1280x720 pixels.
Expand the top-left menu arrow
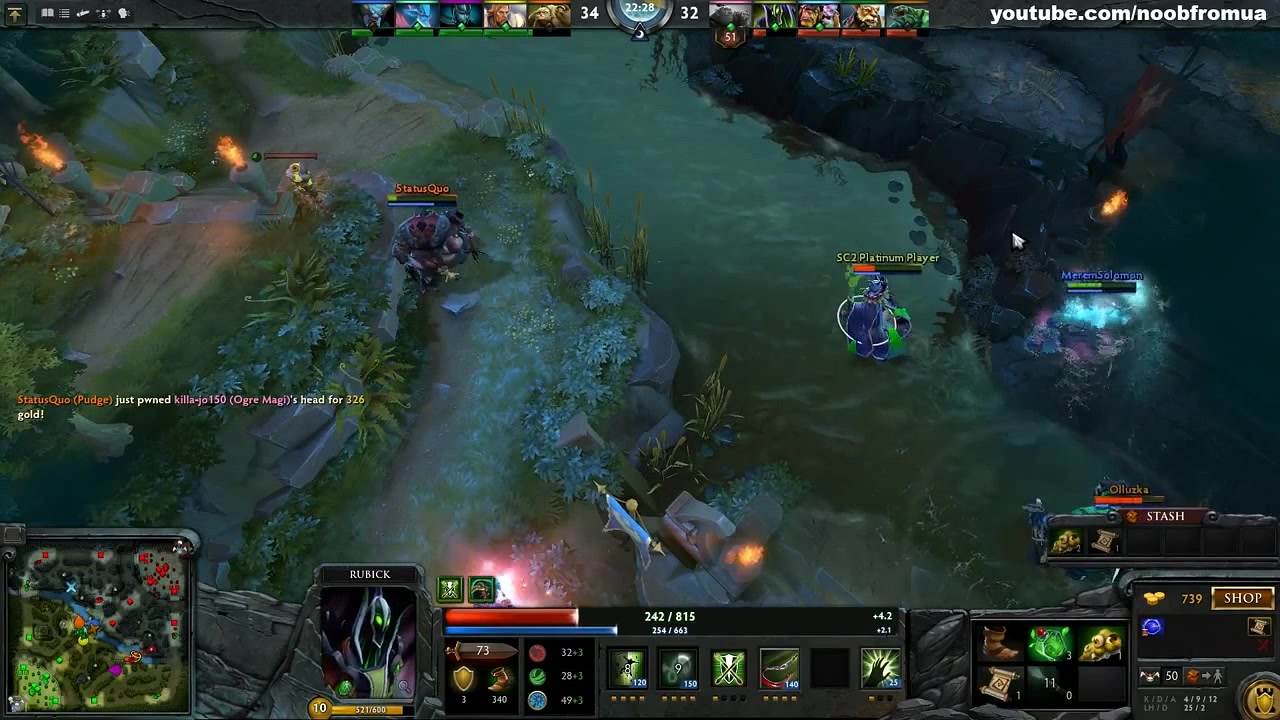(17, 13)
